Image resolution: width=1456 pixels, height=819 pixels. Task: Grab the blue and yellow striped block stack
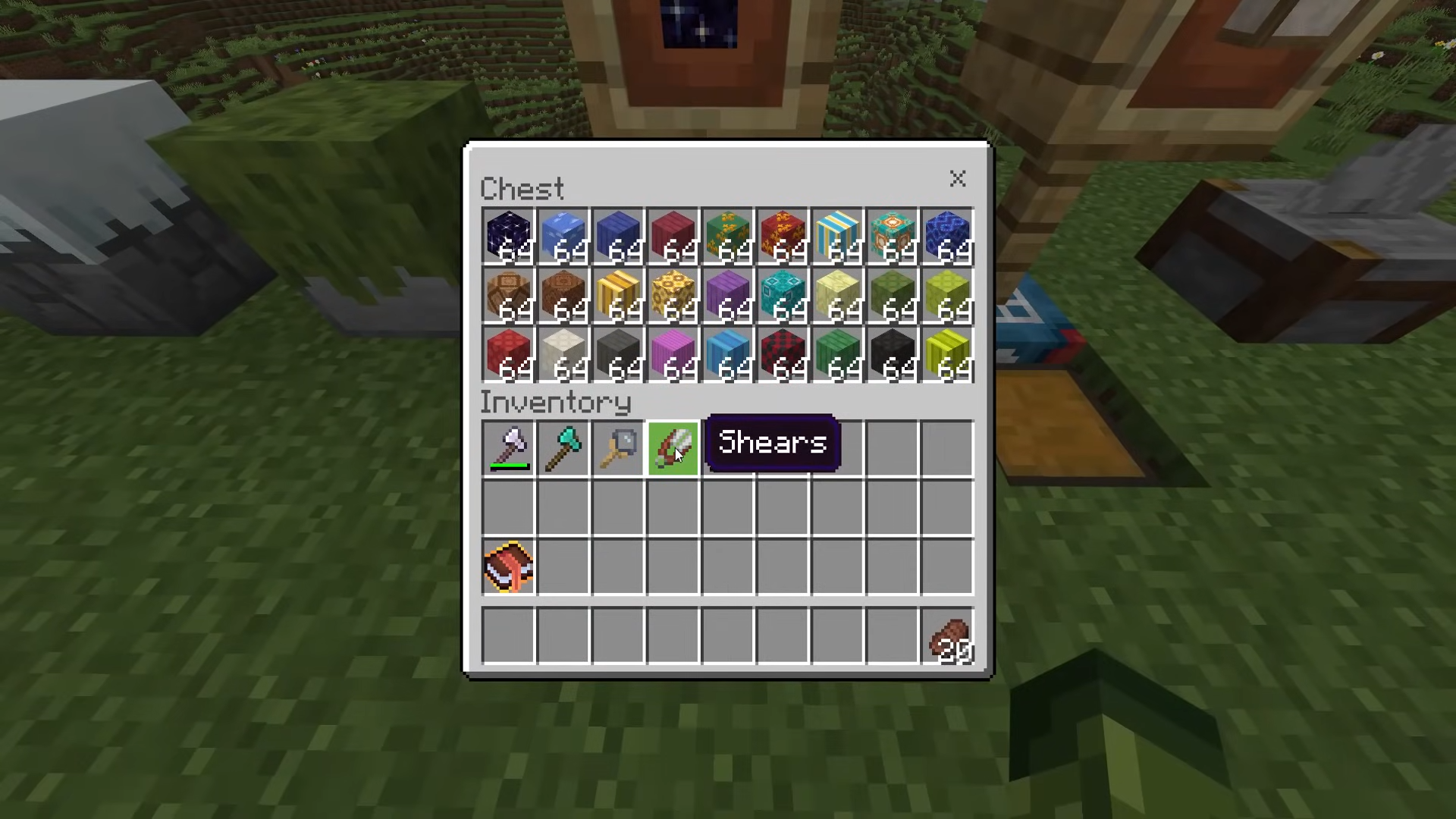point(838,235)
